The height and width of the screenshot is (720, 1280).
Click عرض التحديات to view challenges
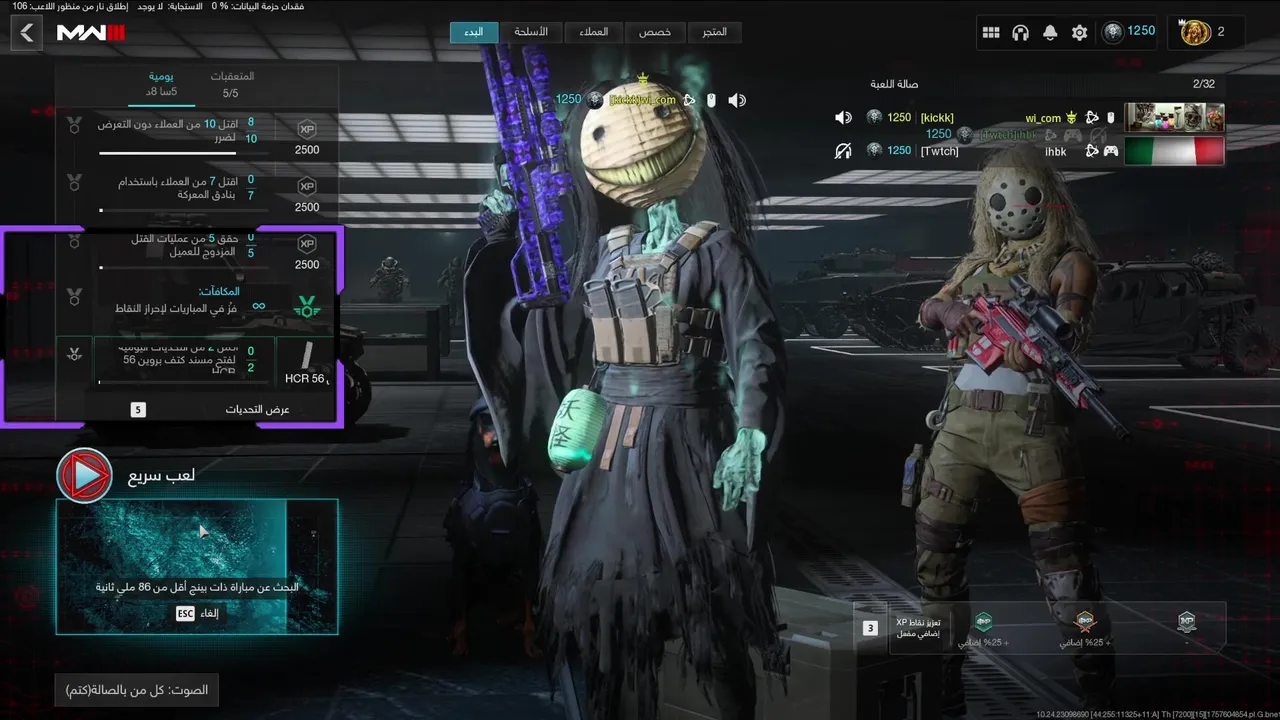tap(257, 409)
